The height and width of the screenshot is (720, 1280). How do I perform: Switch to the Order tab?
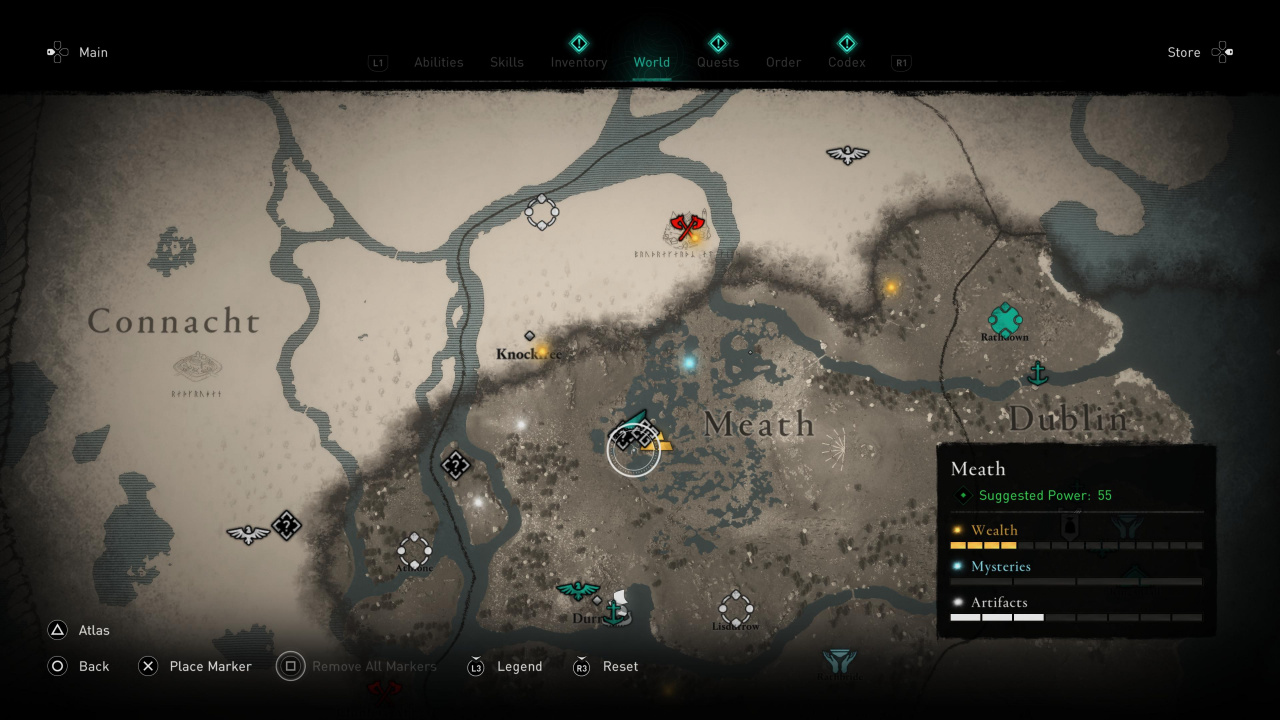[x=784, y=62]
